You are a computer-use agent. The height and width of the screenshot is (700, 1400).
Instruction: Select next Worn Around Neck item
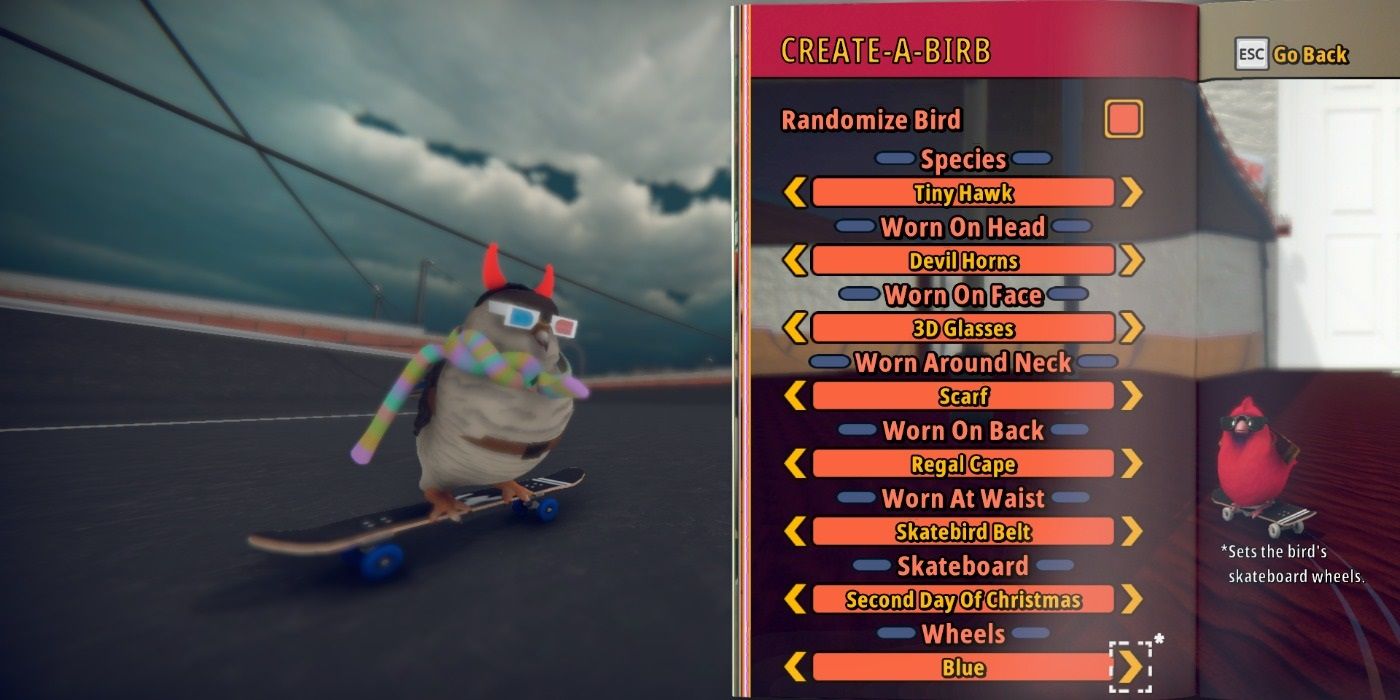[1131, 396]
